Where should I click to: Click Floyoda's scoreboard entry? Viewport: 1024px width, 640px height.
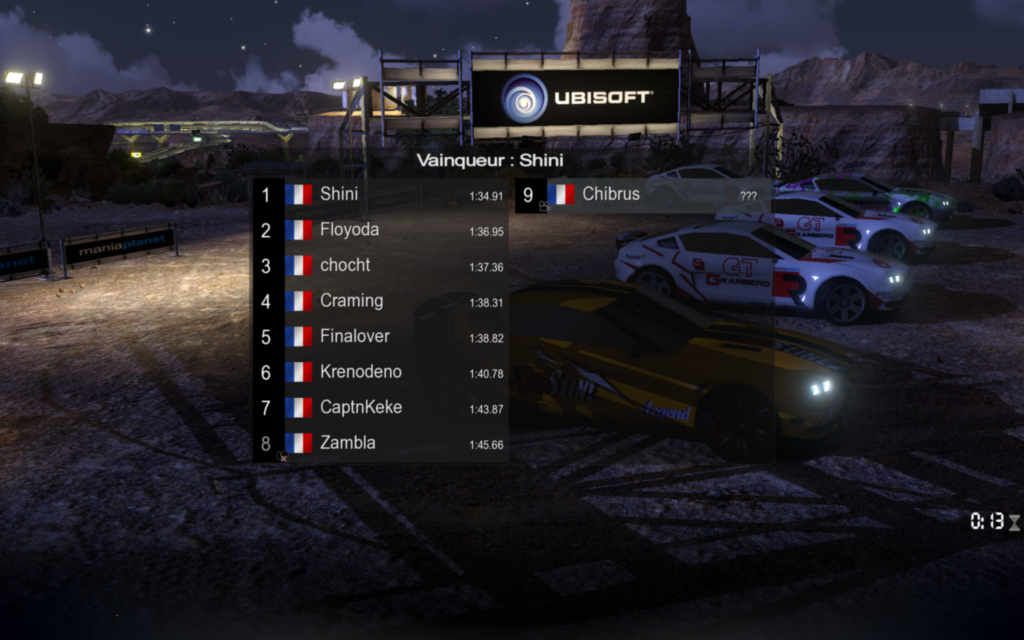[380, 230]
